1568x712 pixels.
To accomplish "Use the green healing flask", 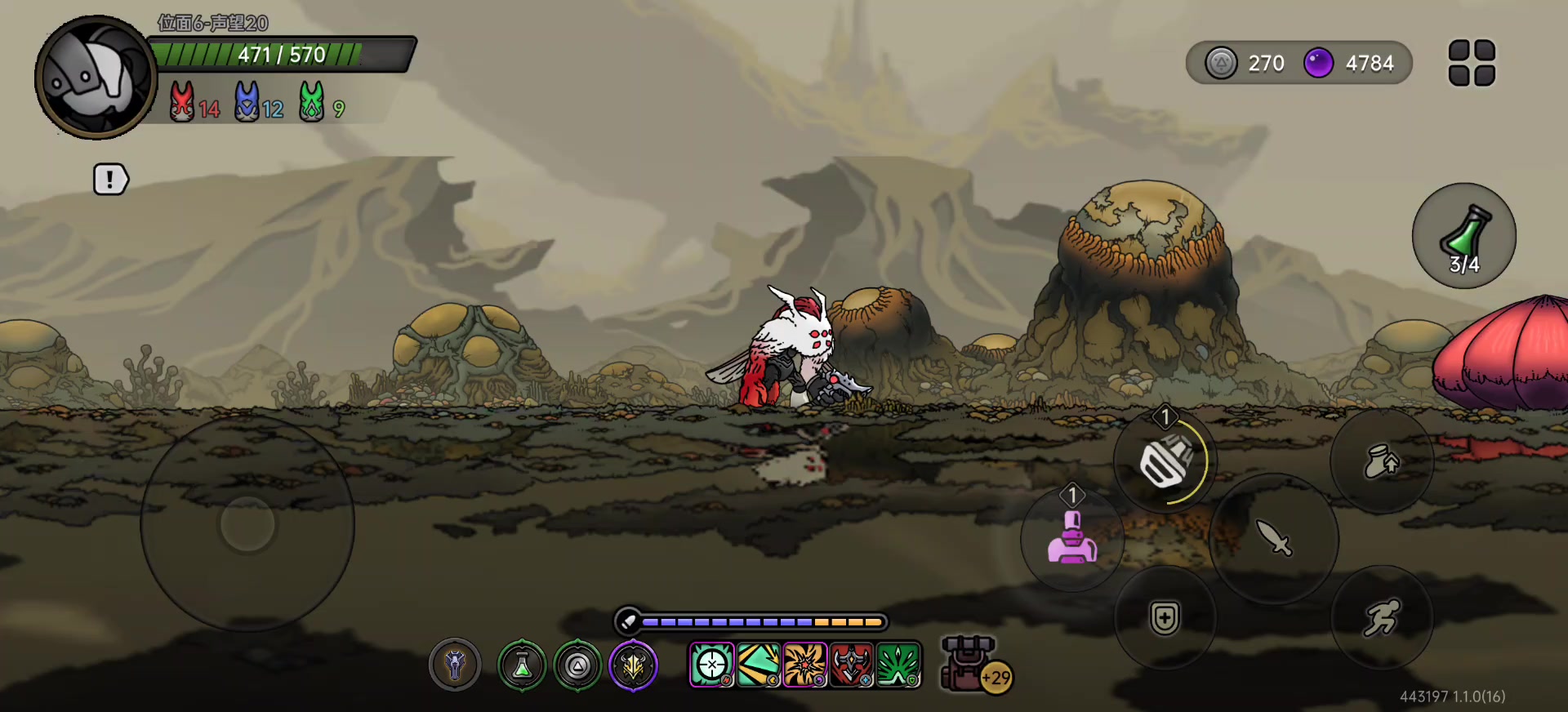I will click(x=1463, y=235).
